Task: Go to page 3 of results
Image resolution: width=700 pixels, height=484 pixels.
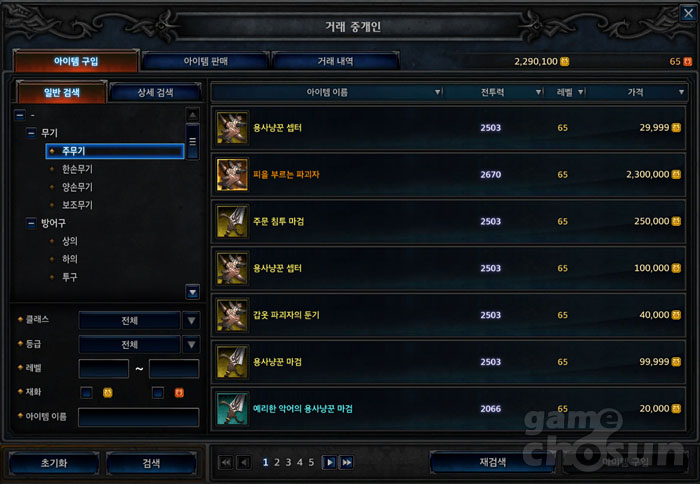Action: click(x=288, y=462)
